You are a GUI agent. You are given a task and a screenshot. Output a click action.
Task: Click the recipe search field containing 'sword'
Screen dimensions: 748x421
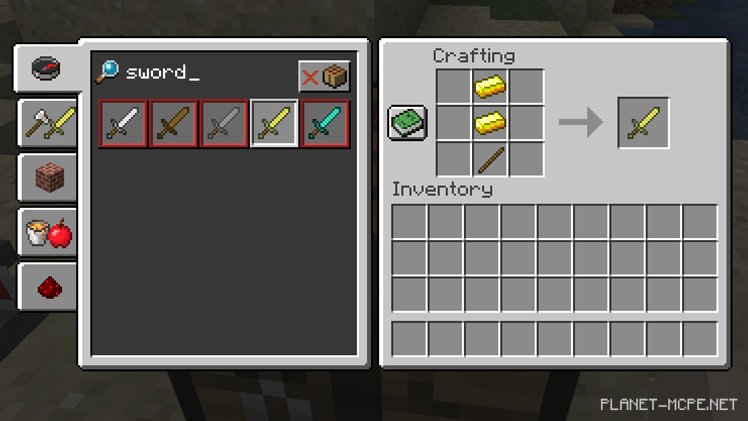[x=200, y=73]
